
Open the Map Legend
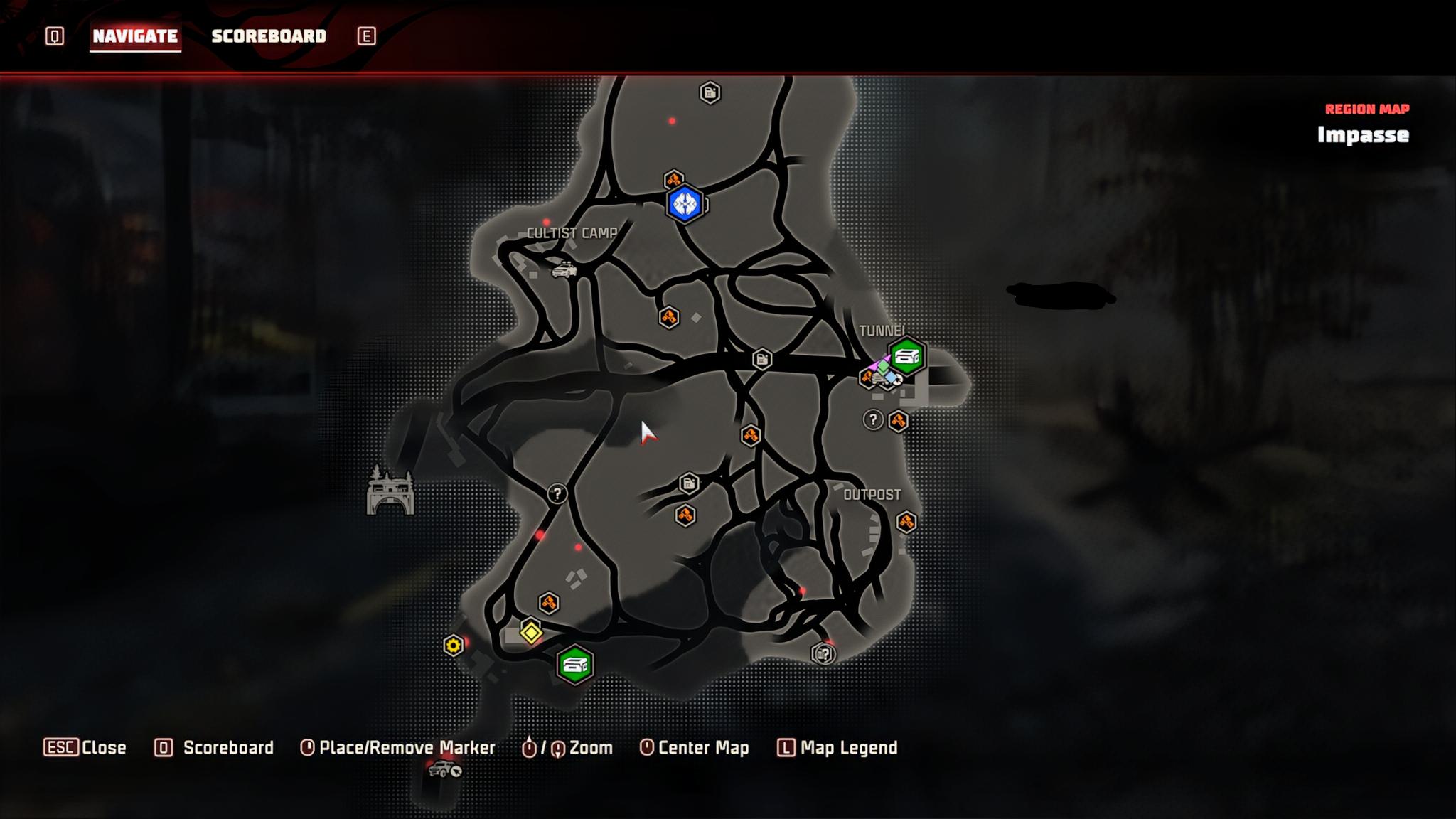837,748
